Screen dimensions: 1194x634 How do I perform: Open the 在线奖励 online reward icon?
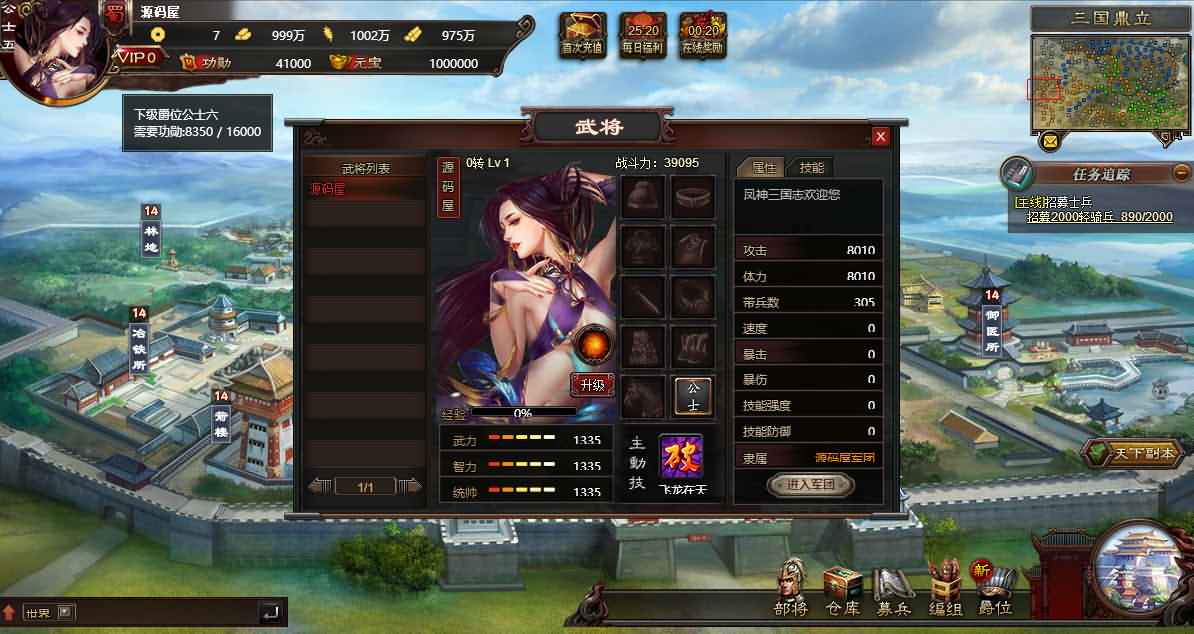702,34
